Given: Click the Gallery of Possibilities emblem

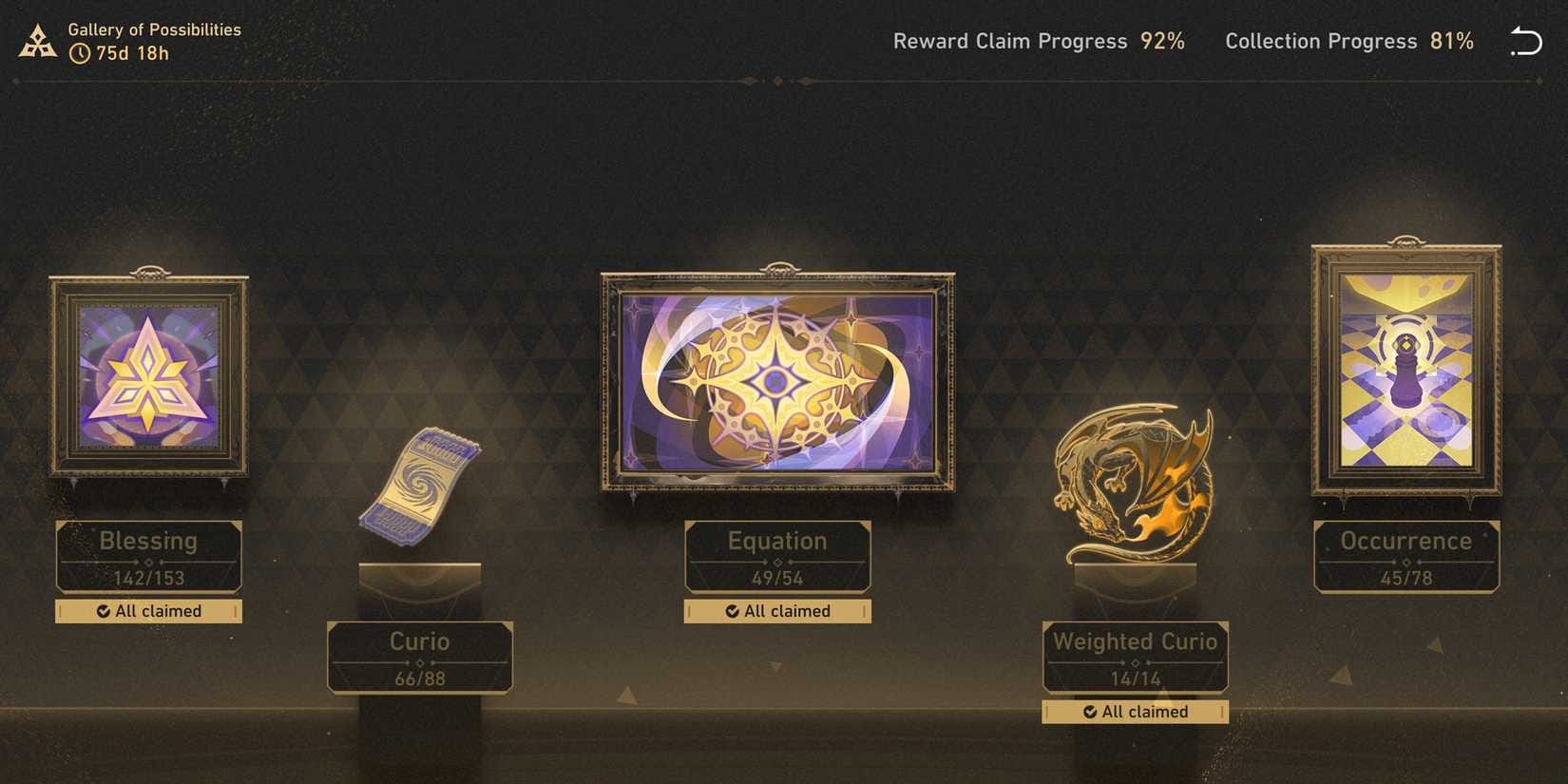Looking at the screenshot, I should (x=38, y=42).
